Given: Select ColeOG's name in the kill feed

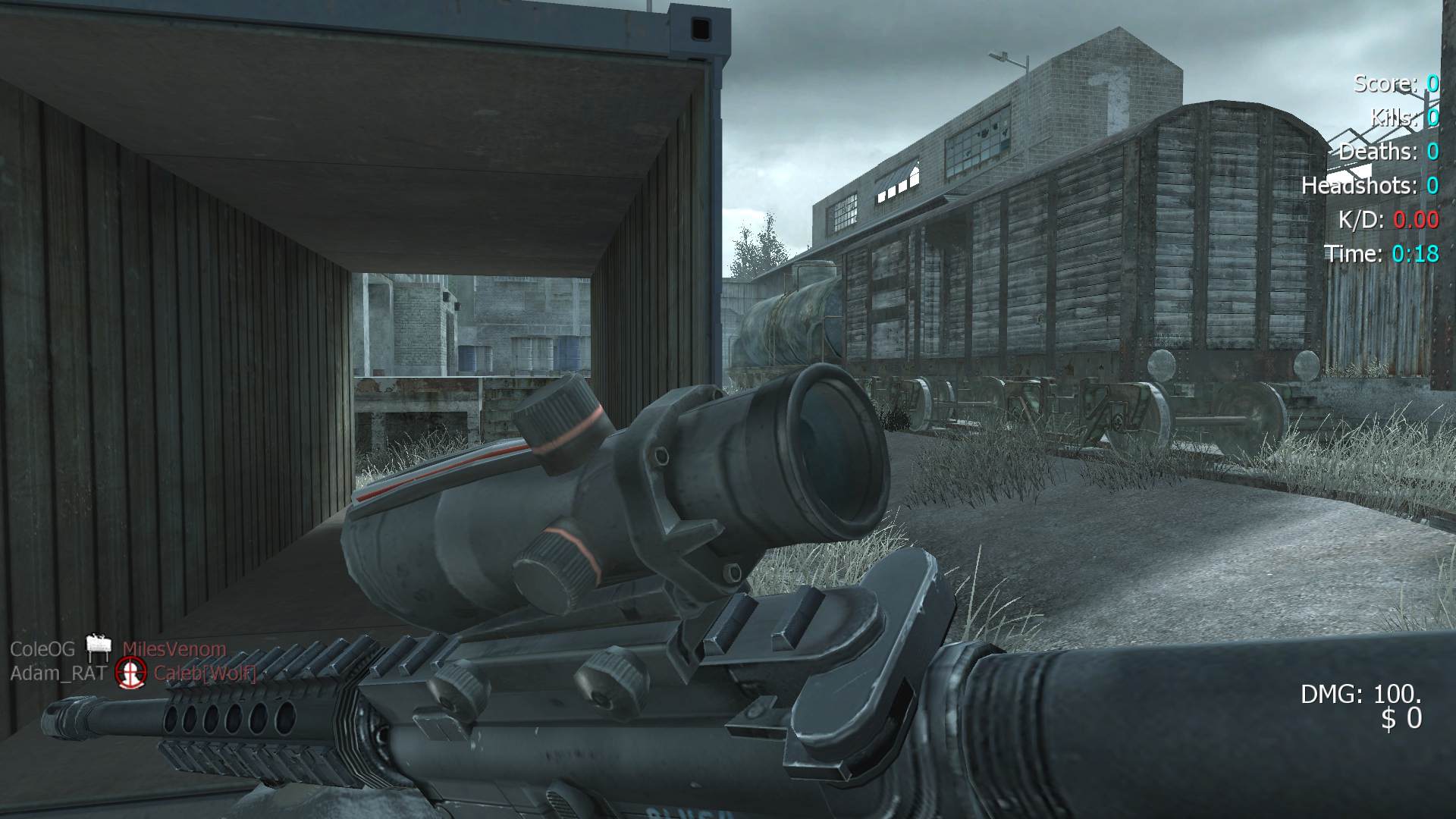Looking at the screenshot, I should (x=42, y=649).
